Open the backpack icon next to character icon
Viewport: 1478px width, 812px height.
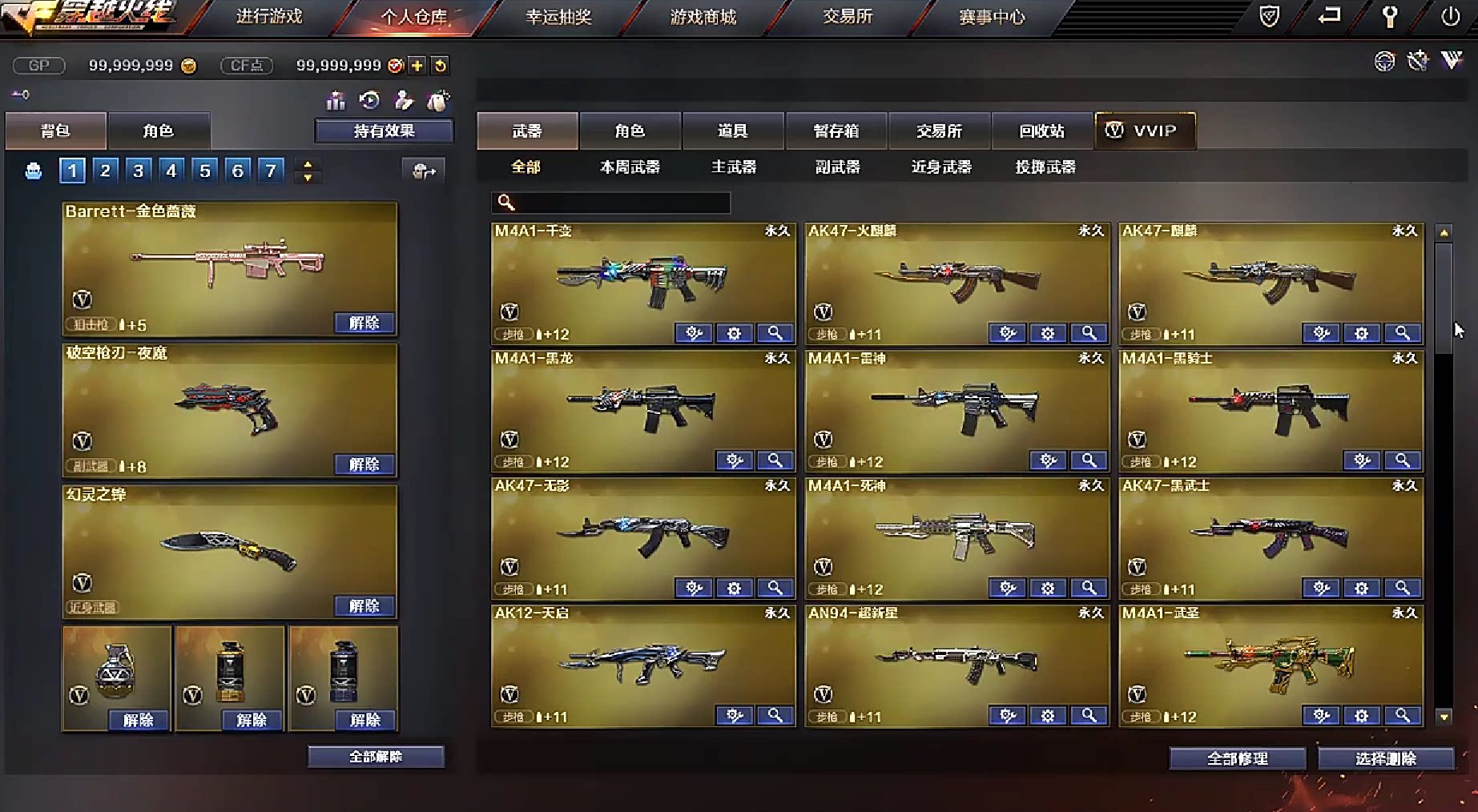pyautogui.click(x=437, y=102)
